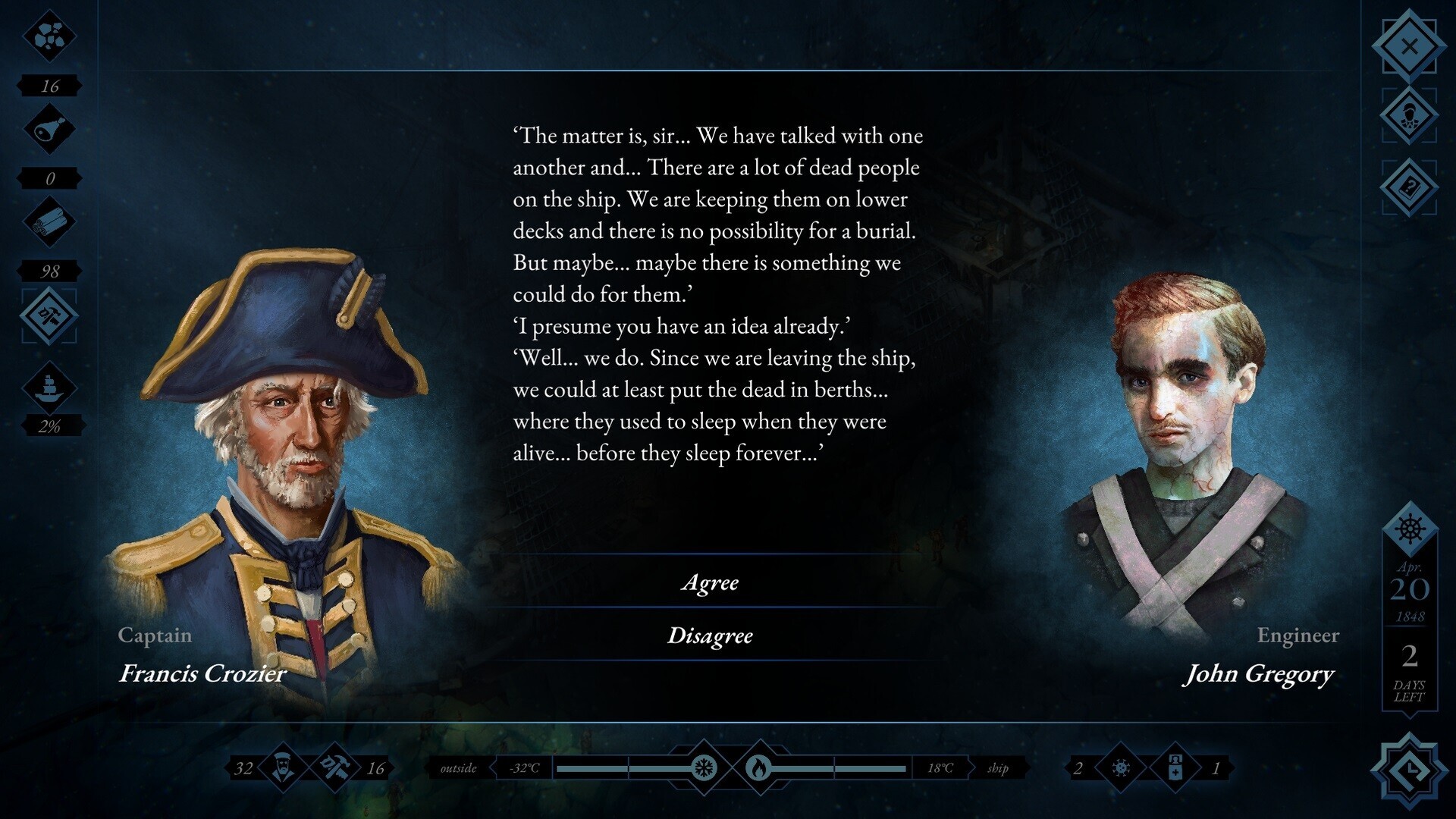Screen dimensions: 1456x819
Task: Open the question-mark journal icon
Action: pyautogui.click(x=1410, y=186)
